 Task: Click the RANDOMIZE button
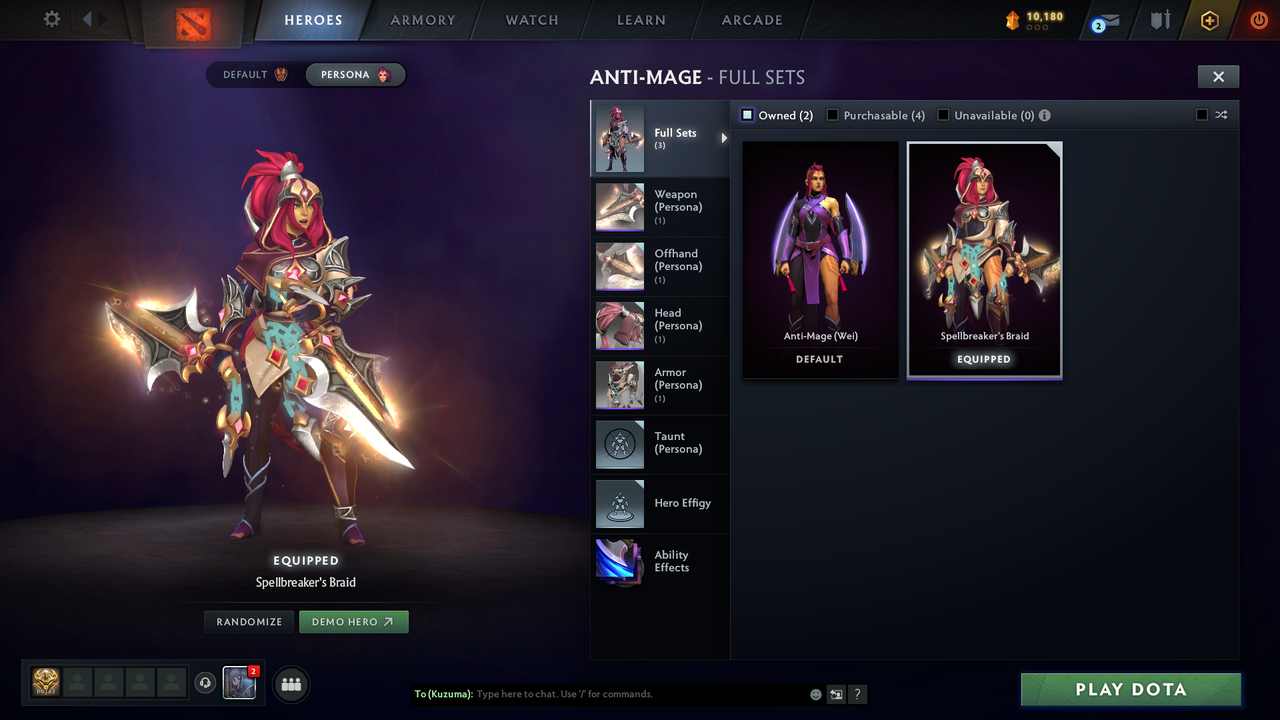[248, 621]
